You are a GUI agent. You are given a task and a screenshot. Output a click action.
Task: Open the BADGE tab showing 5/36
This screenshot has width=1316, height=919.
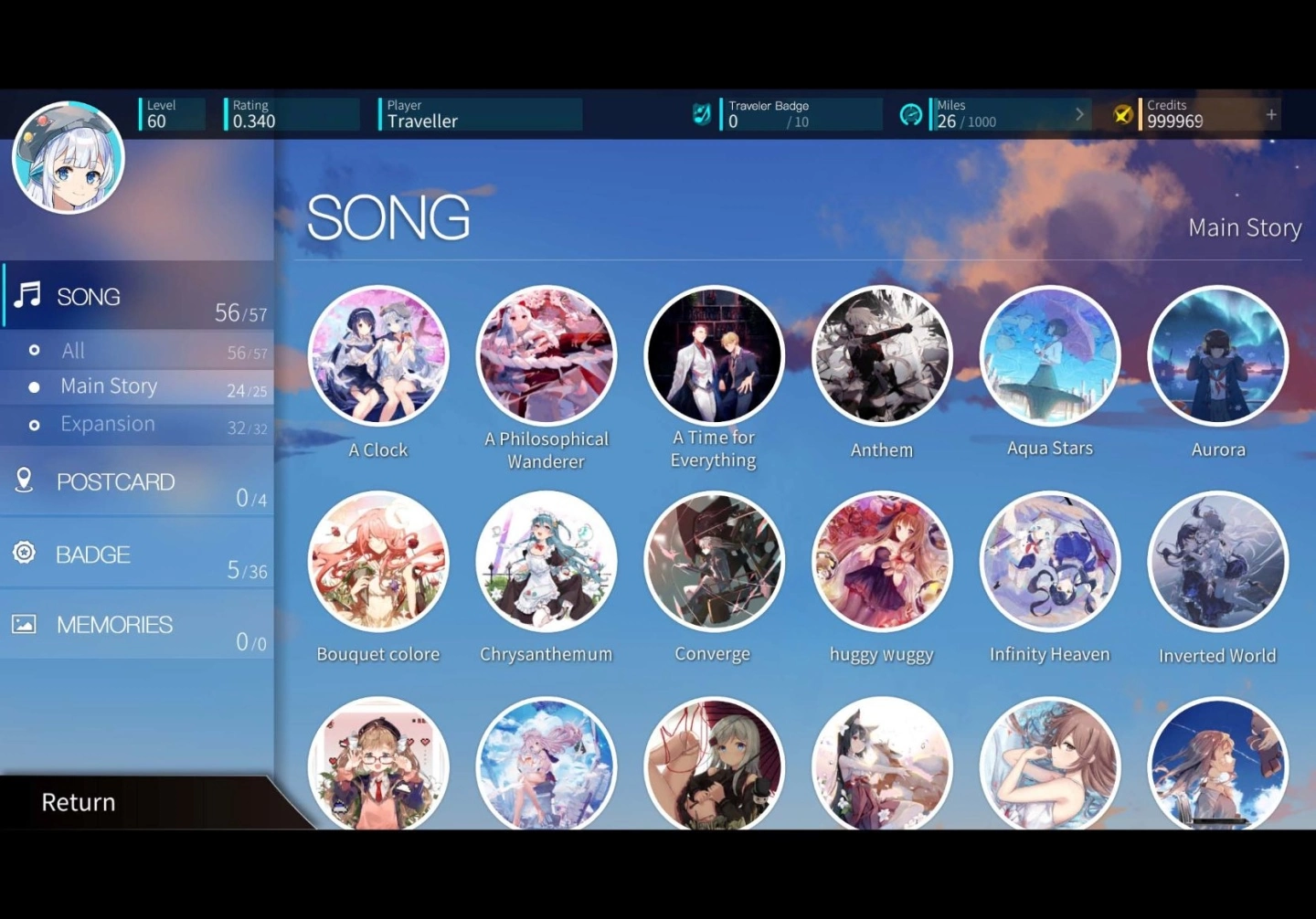point(93,554)
